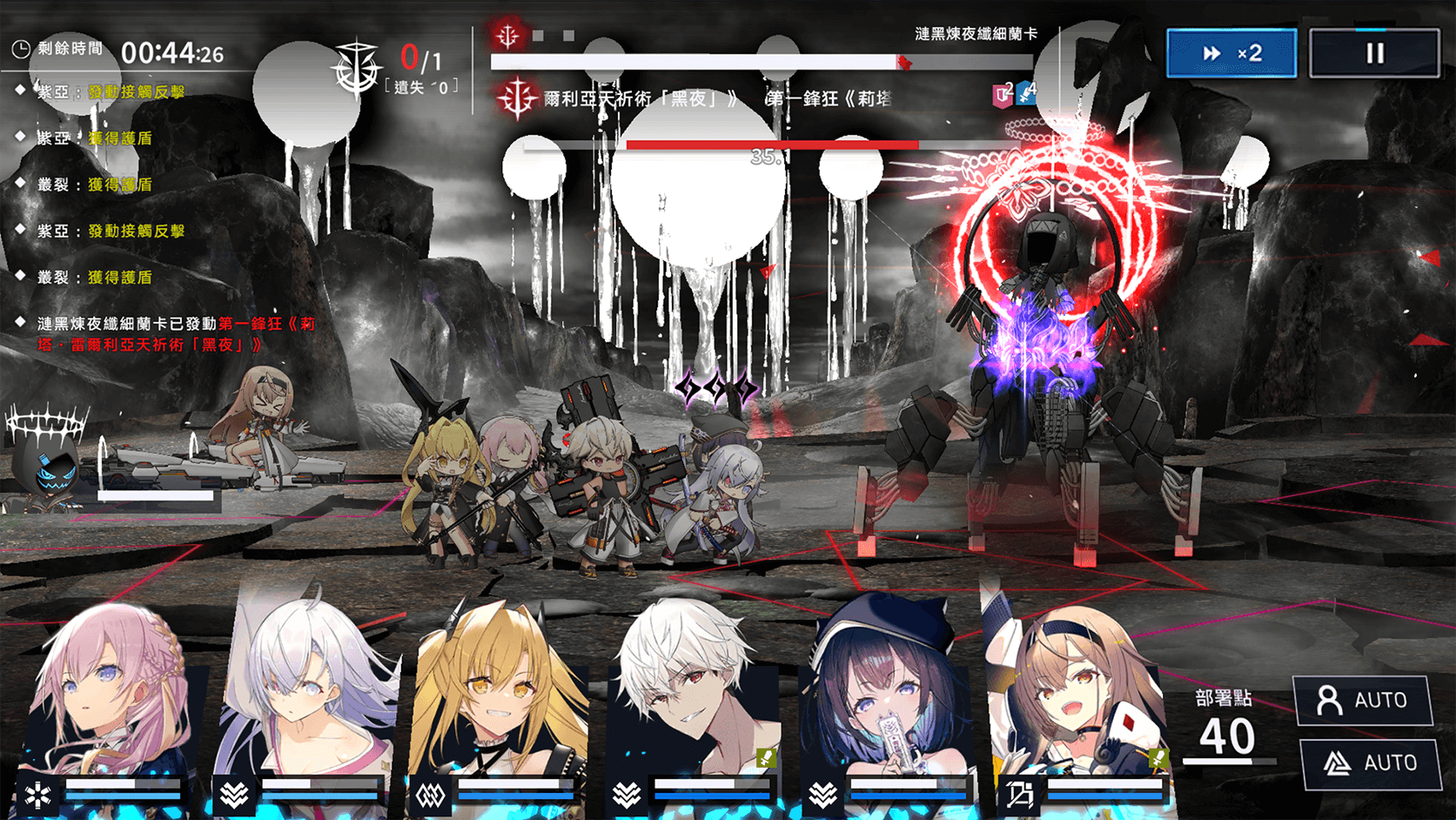The width and height of the screenshot is (1456, 820).
Task: Pause the battle
Action: click(1374, 53)
